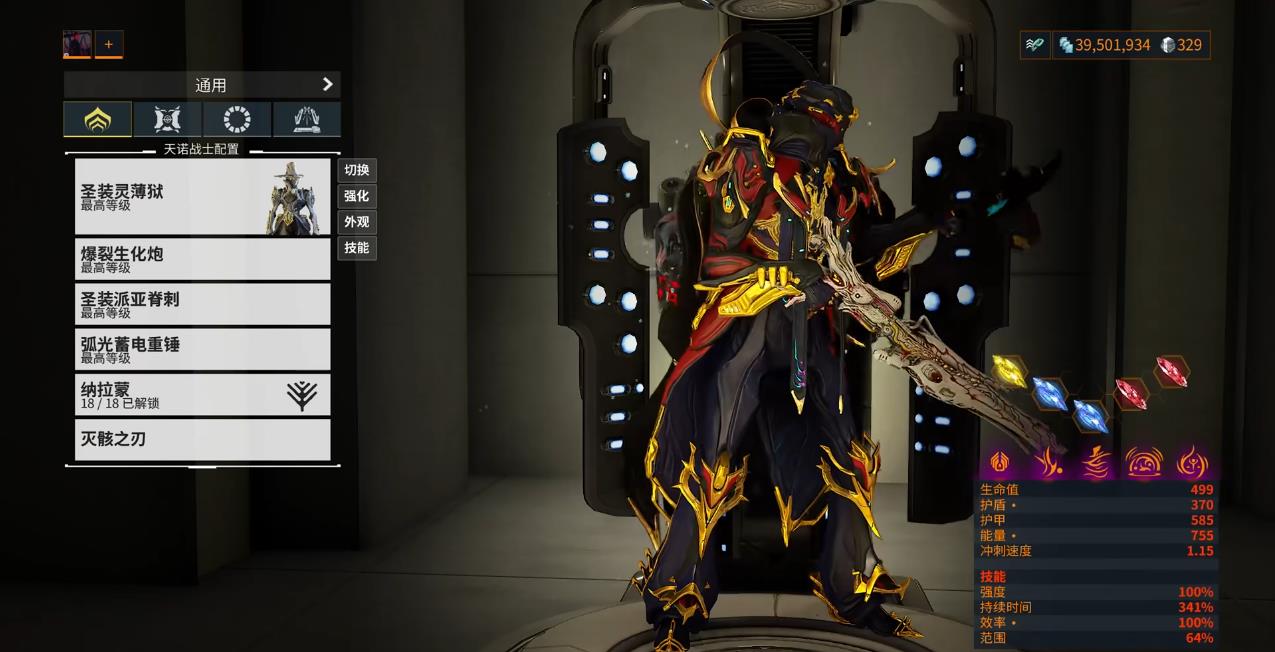The width and height of the screenshot is (1275, 652).
Task: Select the 弧光蓄电重锤 melee weapon slot
Action: (x=202, y=349)
